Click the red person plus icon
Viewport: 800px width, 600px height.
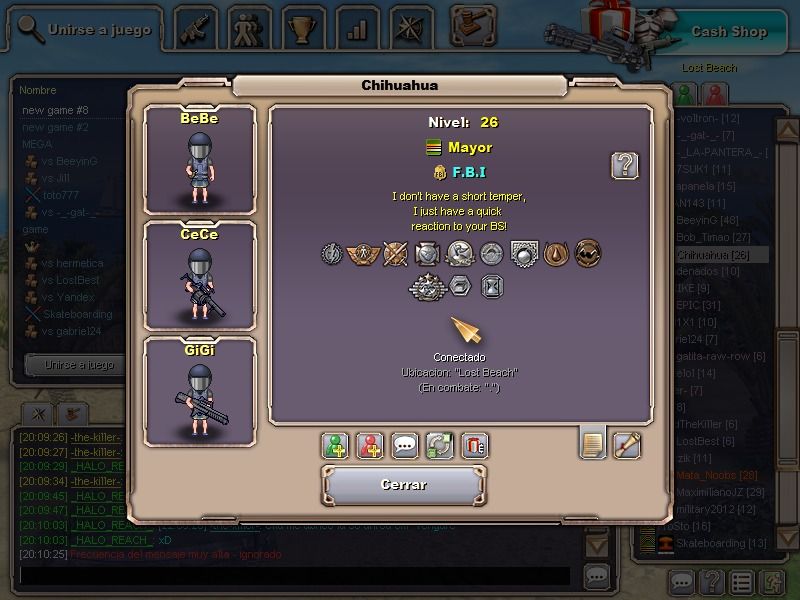[x=370, y=445]
